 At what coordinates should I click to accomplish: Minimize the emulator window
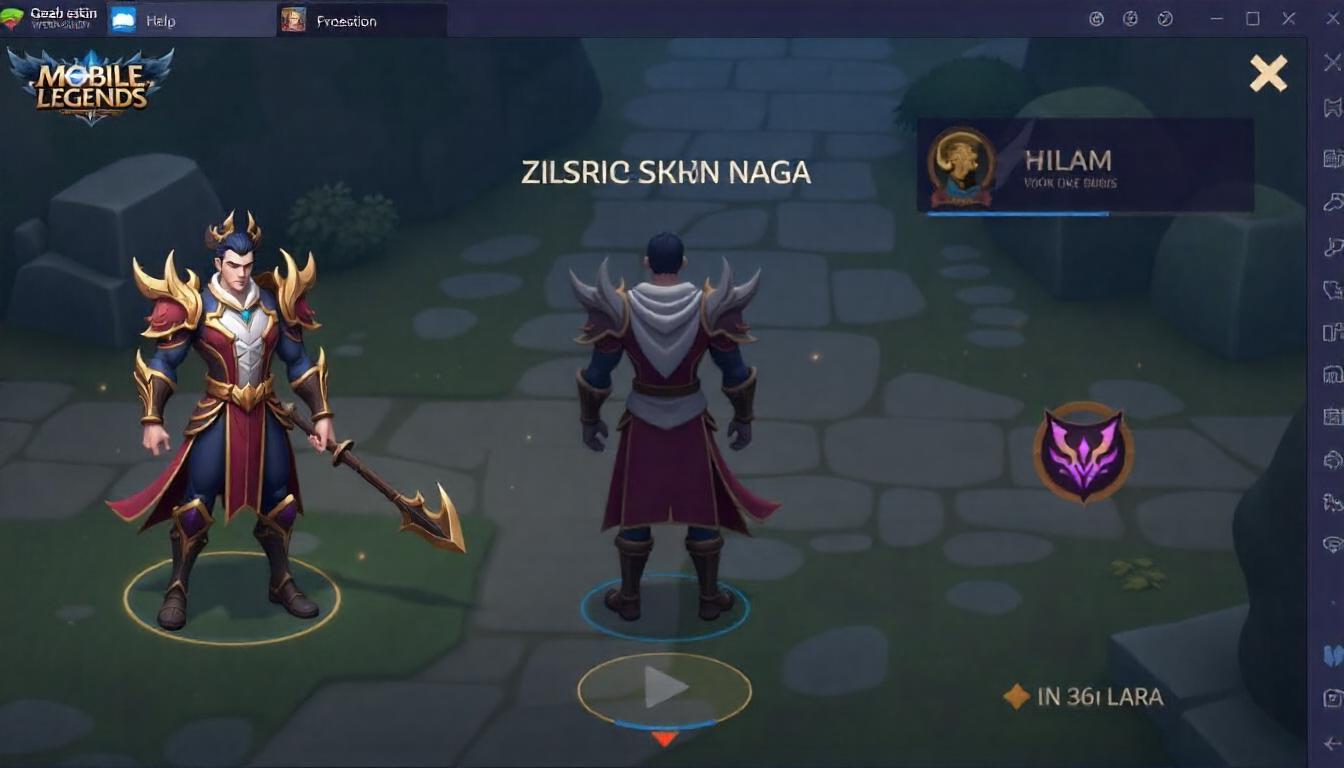[x=1217, y=19]
